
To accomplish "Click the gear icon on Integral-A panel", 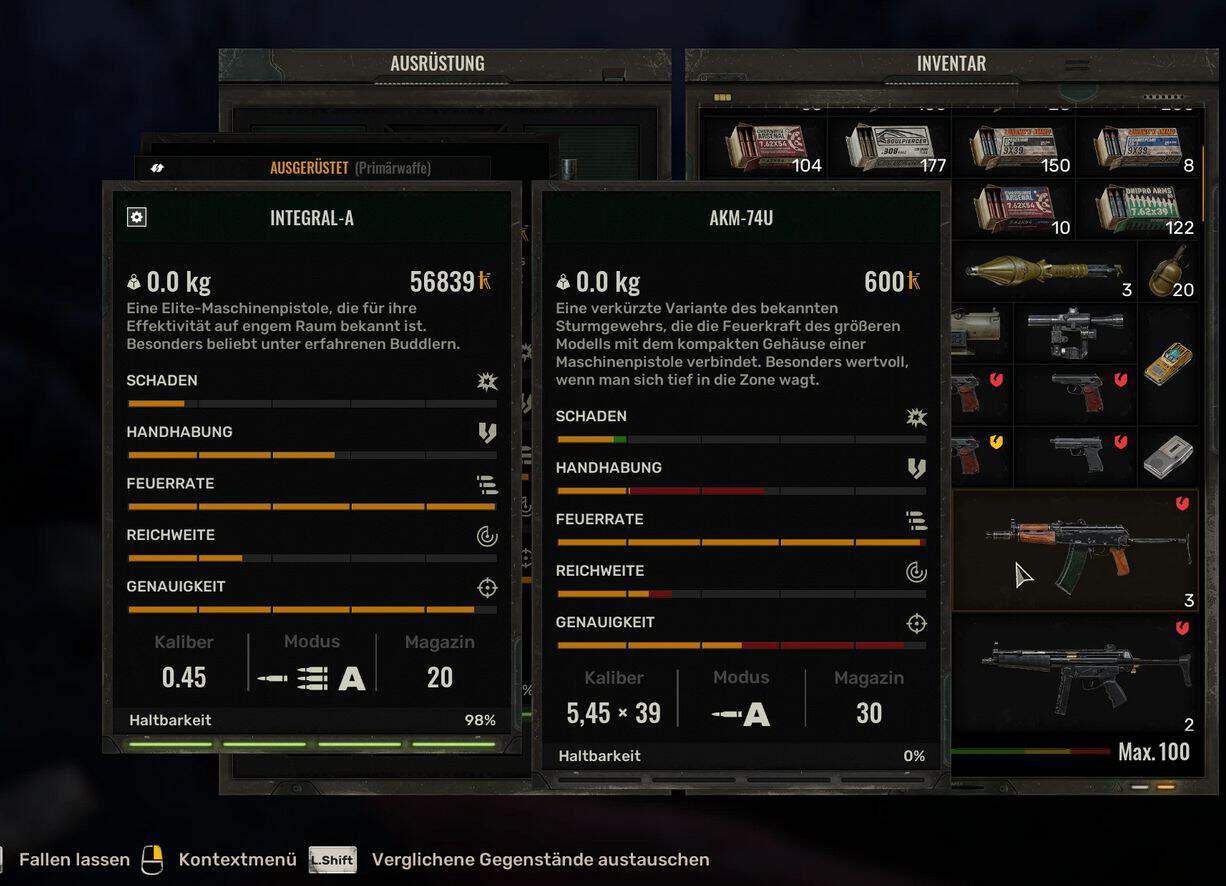I will click(x=137, y=217).
